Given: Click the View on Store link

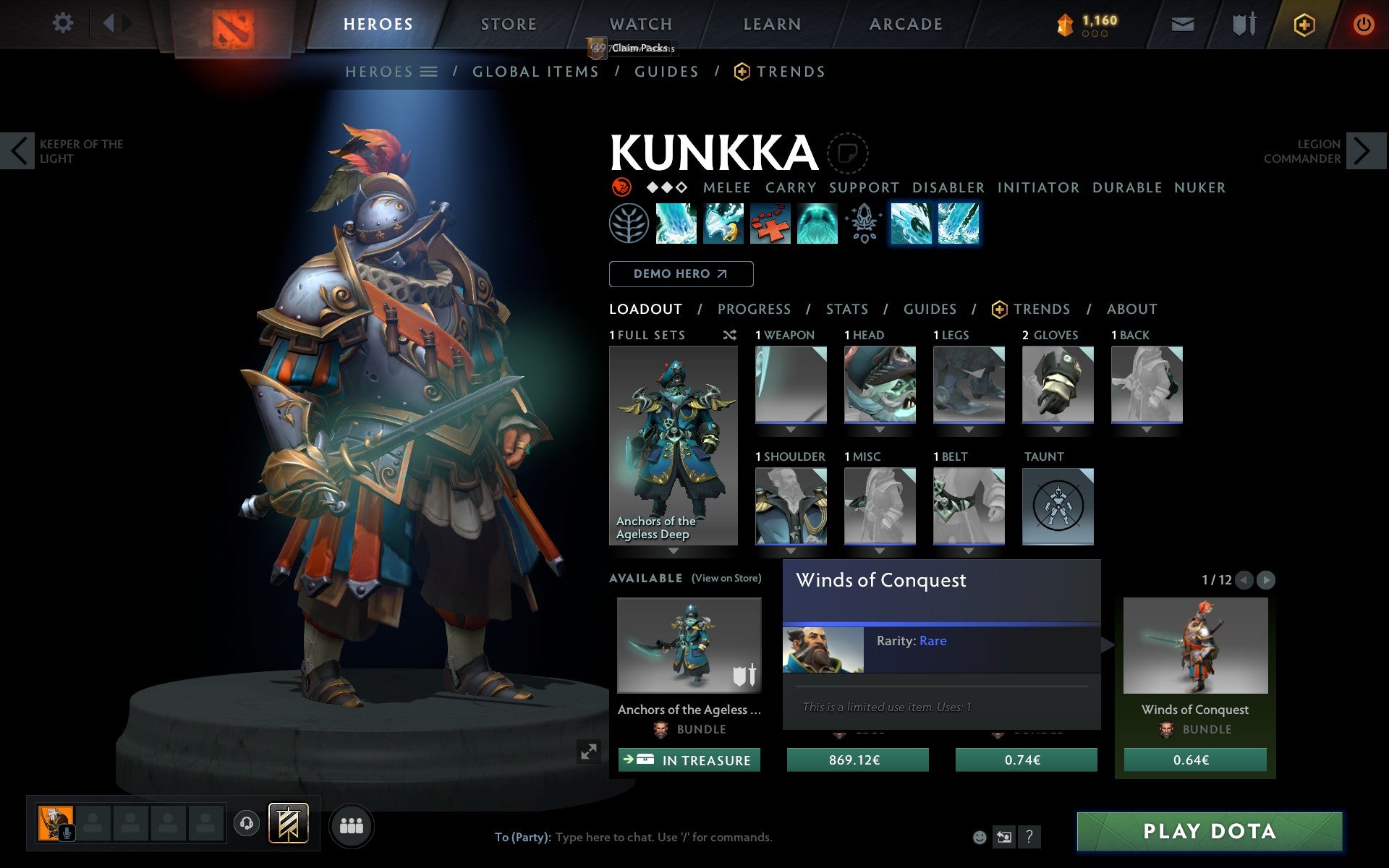Looking at the screenshot, I should point(726,578).
